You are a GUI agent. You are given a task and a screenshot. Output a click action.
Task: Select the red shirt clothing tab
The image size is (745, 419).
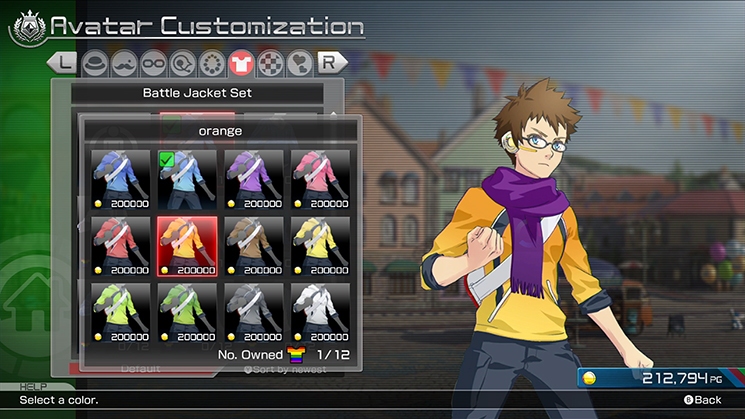241,63
